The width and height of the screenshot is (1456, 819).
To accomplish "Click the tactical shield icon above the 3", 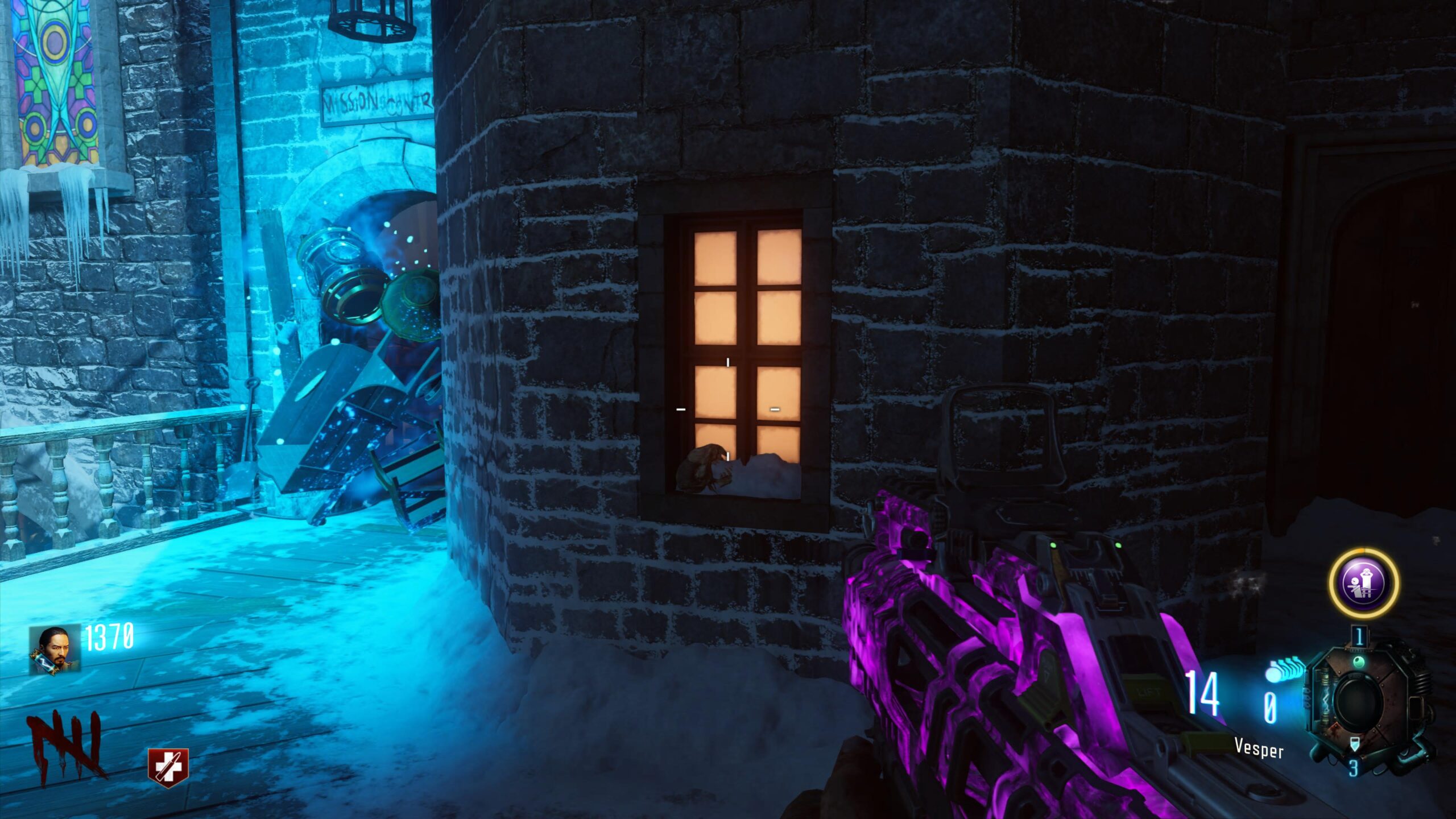I will (1355, 743).
